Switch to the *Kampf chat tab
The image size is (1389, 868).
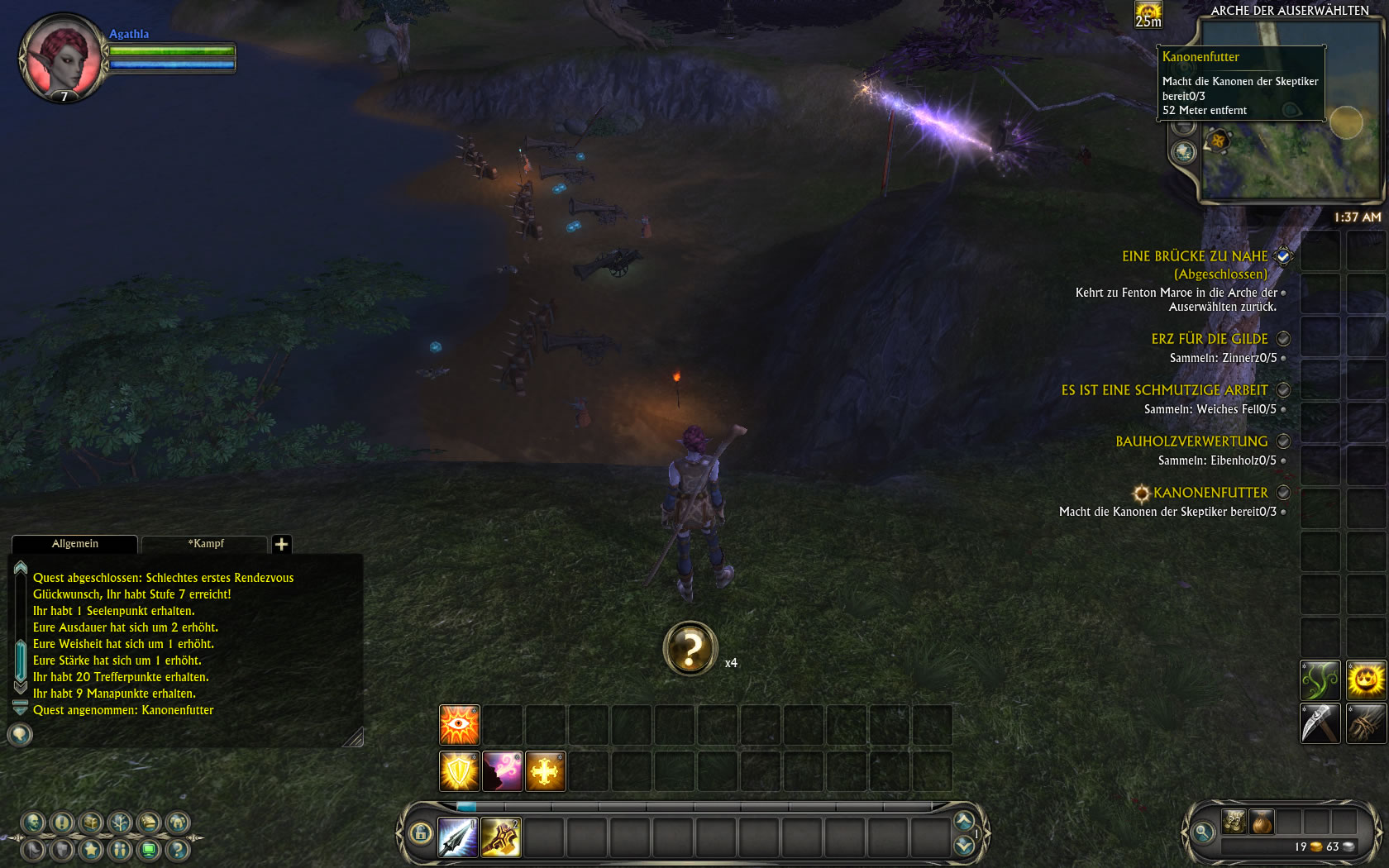206,544
